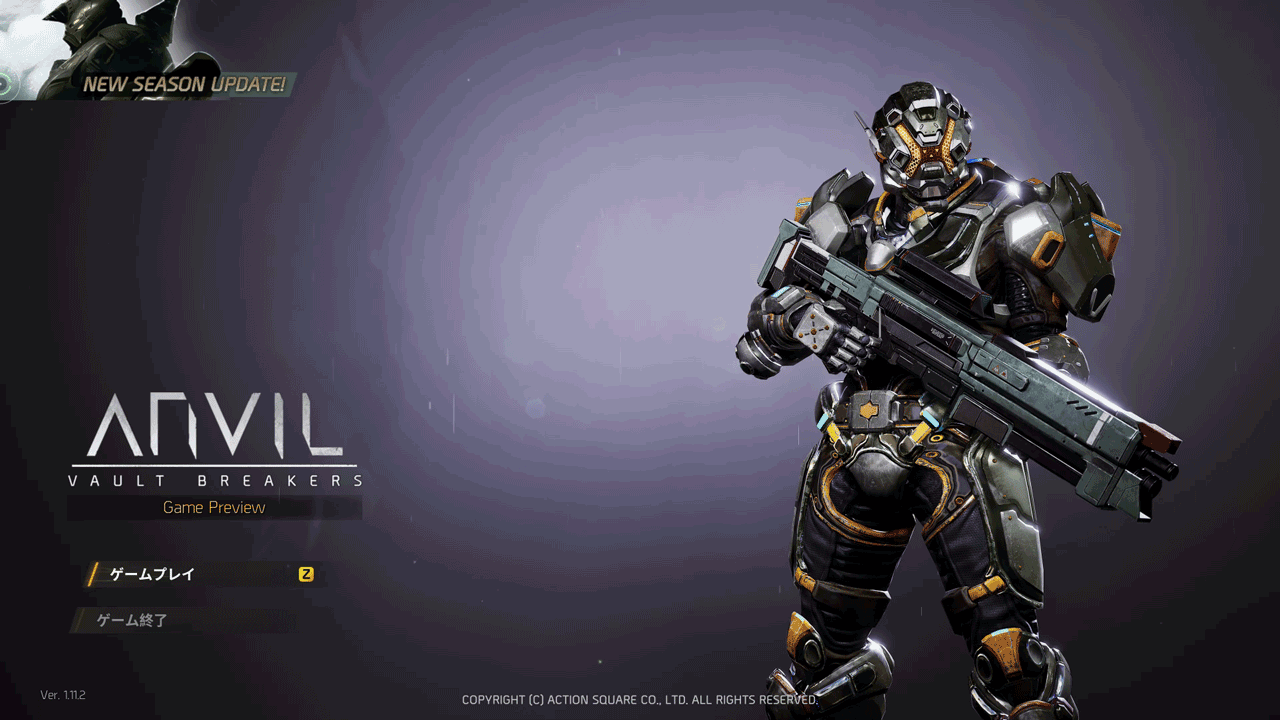Select ゲームプレイ to start the game
This screenshot has width=1280, height=720.
click(150, 574)
